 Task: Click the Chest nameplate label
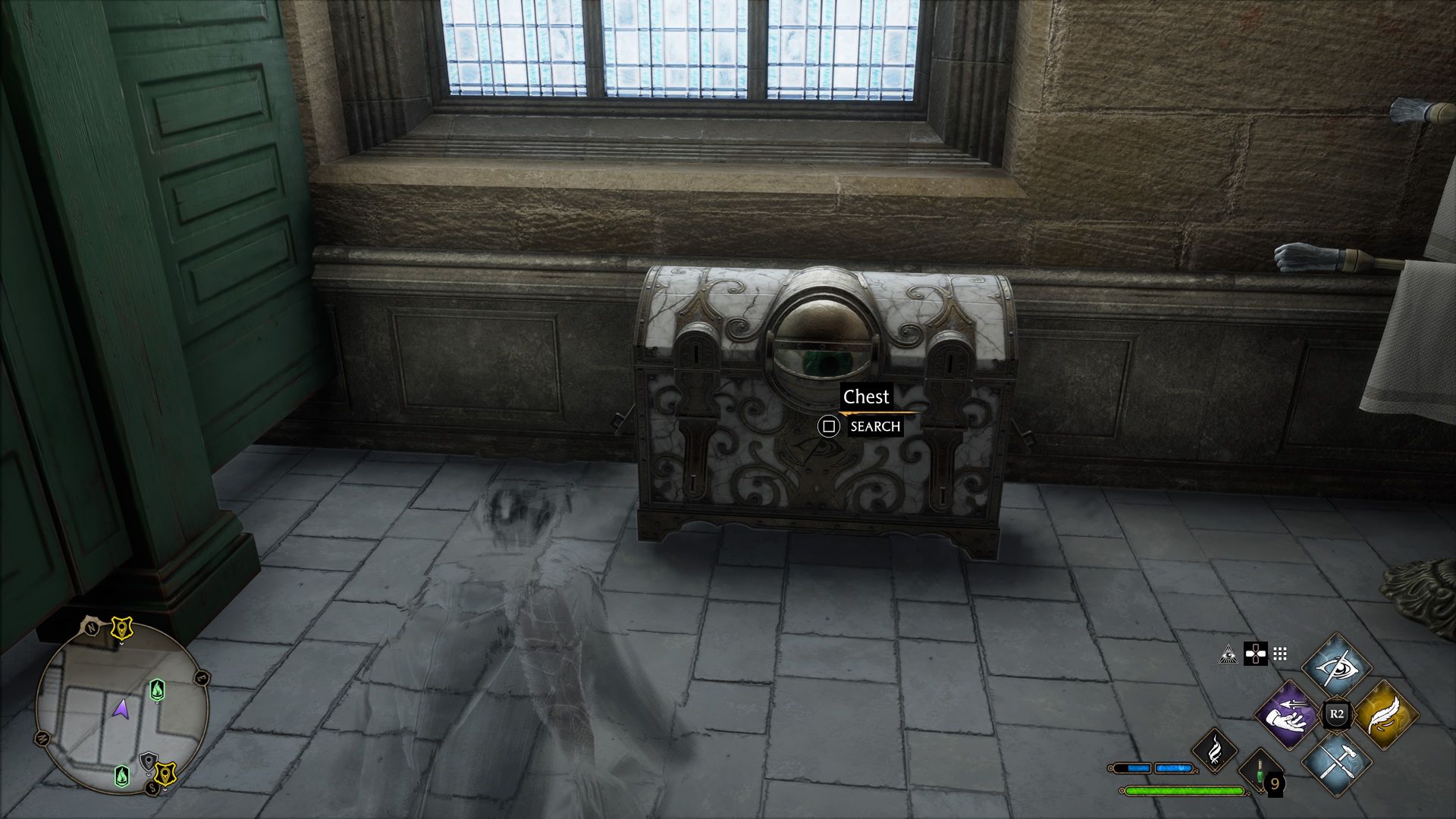point(866,397)
